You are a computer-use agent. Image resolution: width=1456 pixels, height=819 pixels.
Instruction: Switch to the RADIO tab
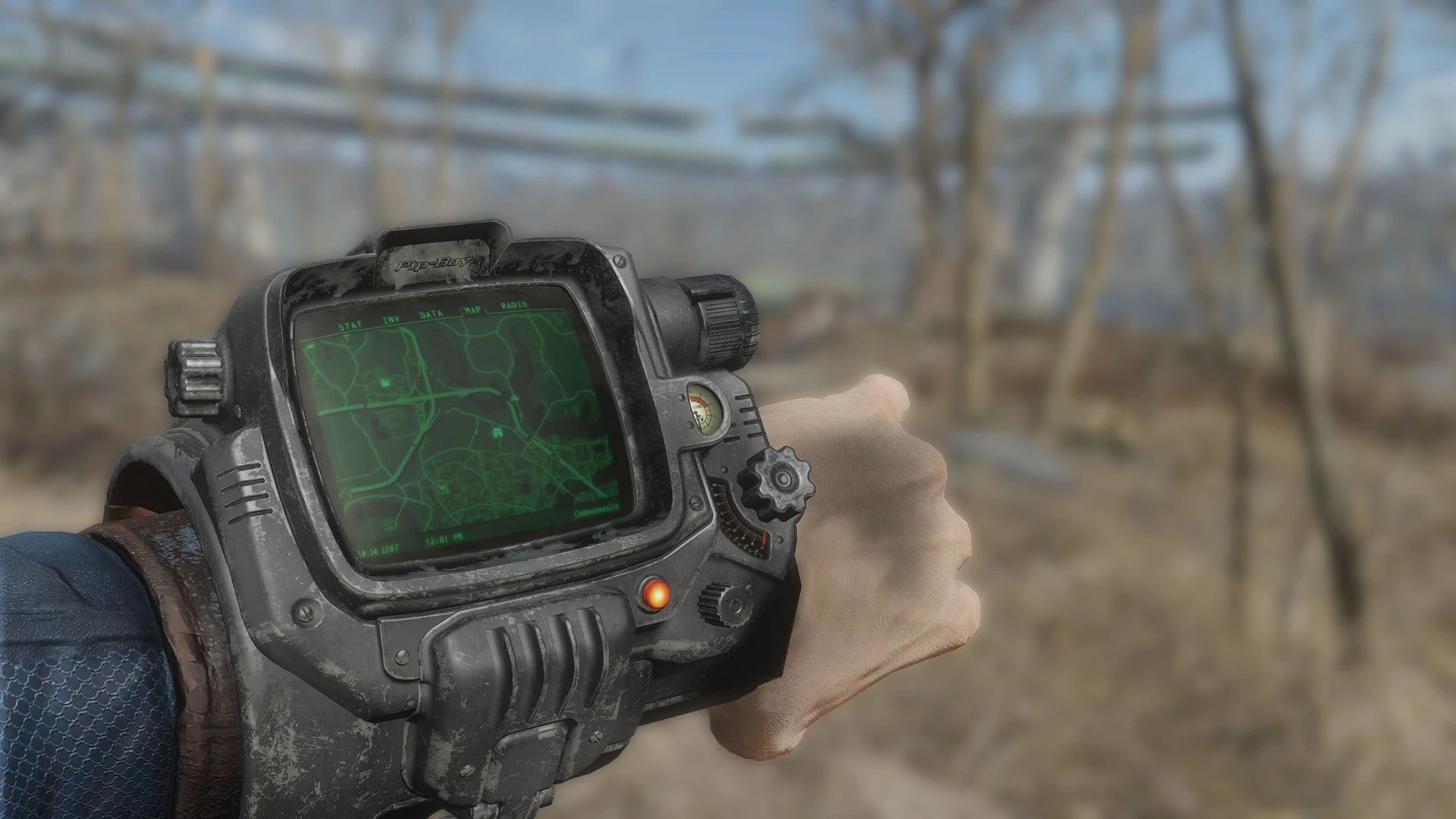[x=513, y=306]
